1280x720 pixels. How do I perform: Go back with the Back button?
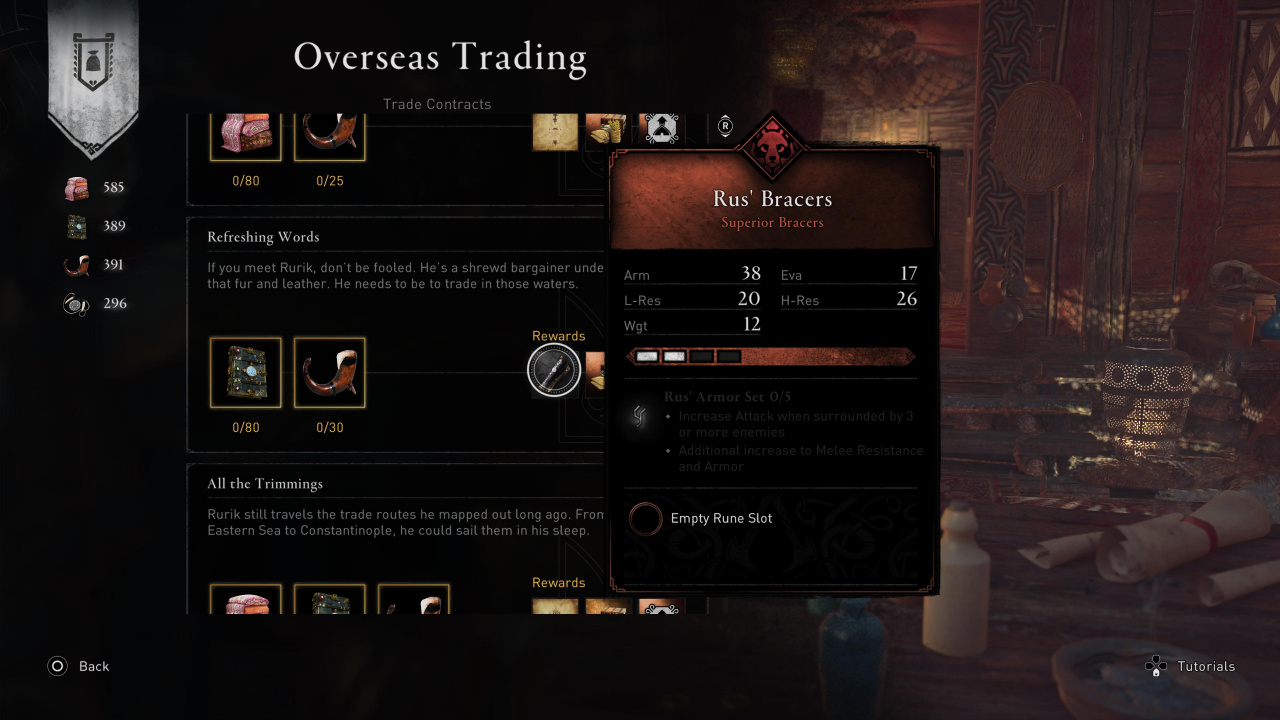coord(79,666)
